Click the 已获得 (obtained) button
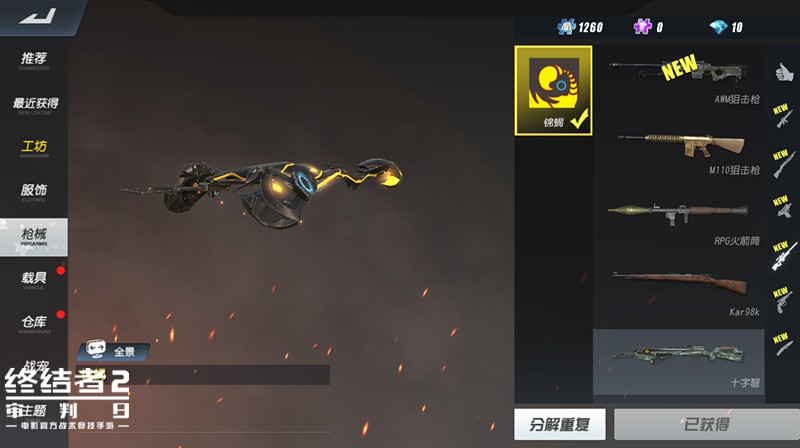Viewport: 800px width, 448px height. point(706,424)
